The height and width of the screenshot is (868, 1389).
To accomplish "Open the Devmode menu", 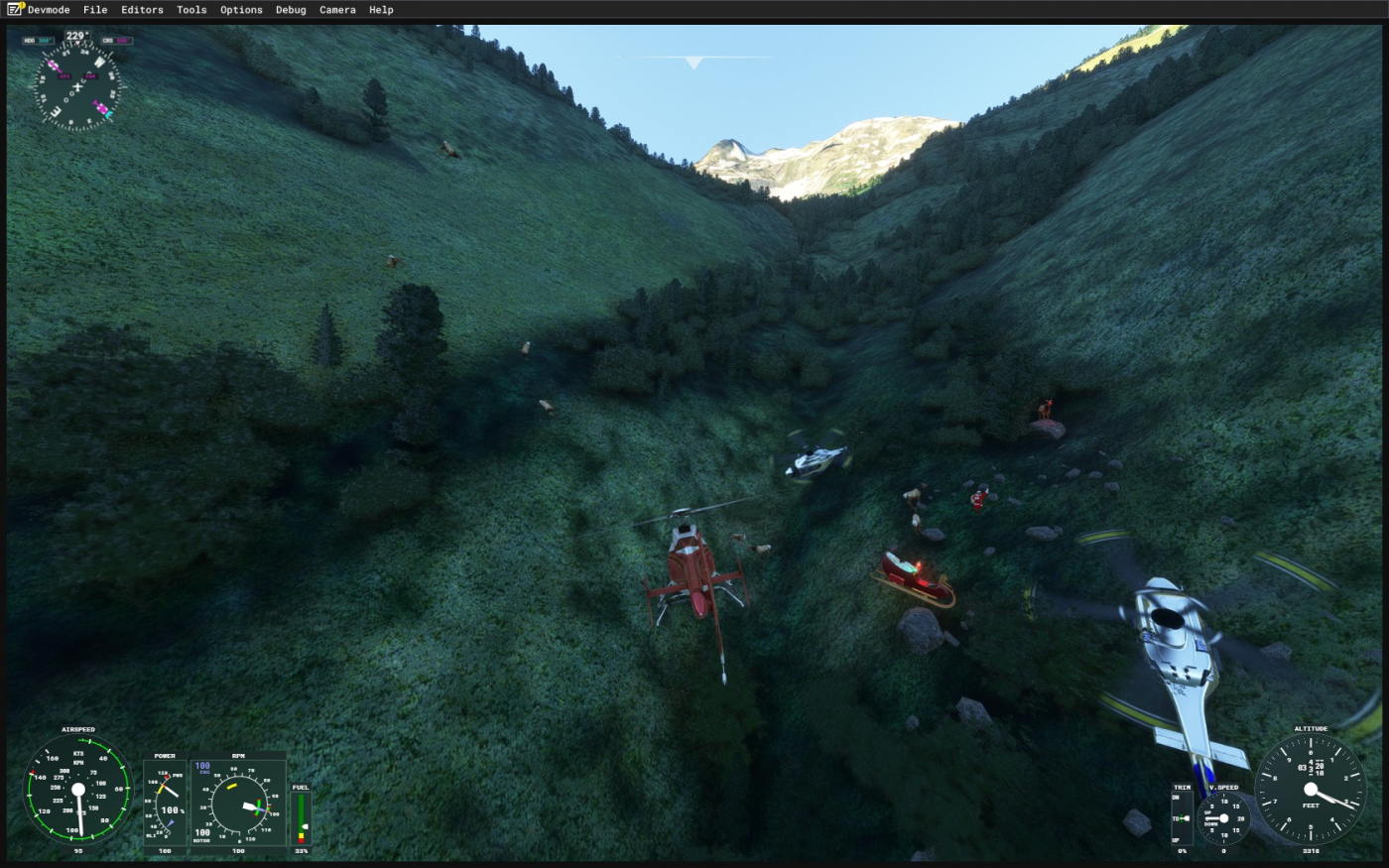I will point(48,10).
